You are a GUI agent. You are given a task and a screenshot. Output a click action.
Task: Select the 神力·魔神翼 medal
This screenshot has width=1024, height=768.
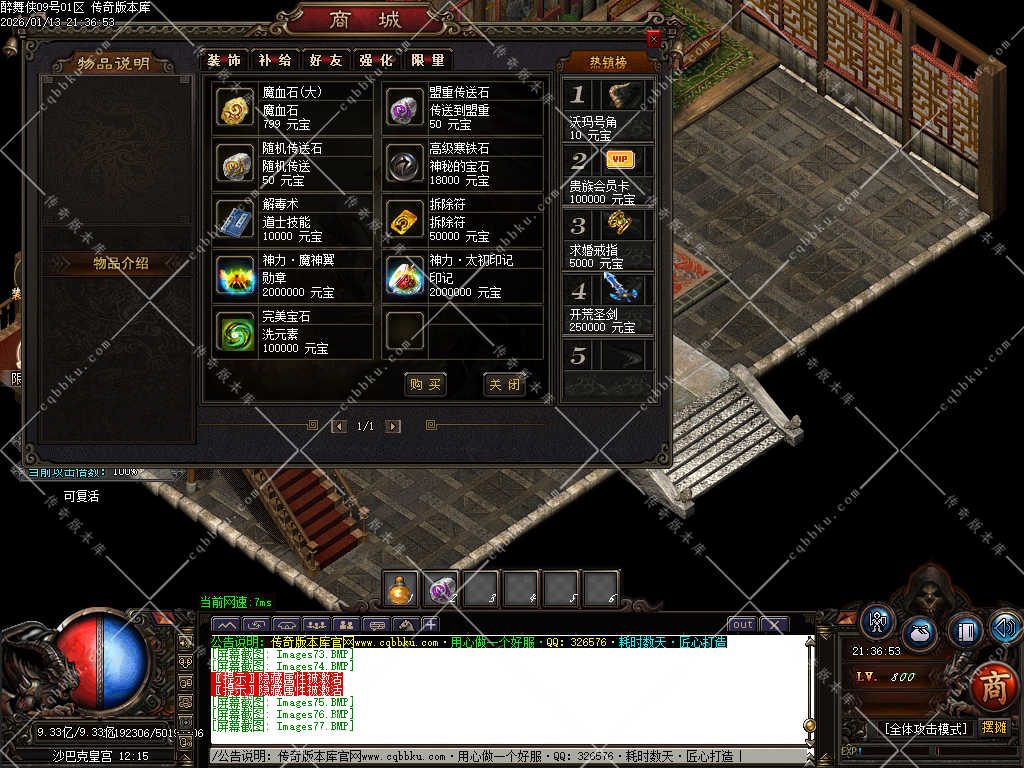tap(236, 276)
